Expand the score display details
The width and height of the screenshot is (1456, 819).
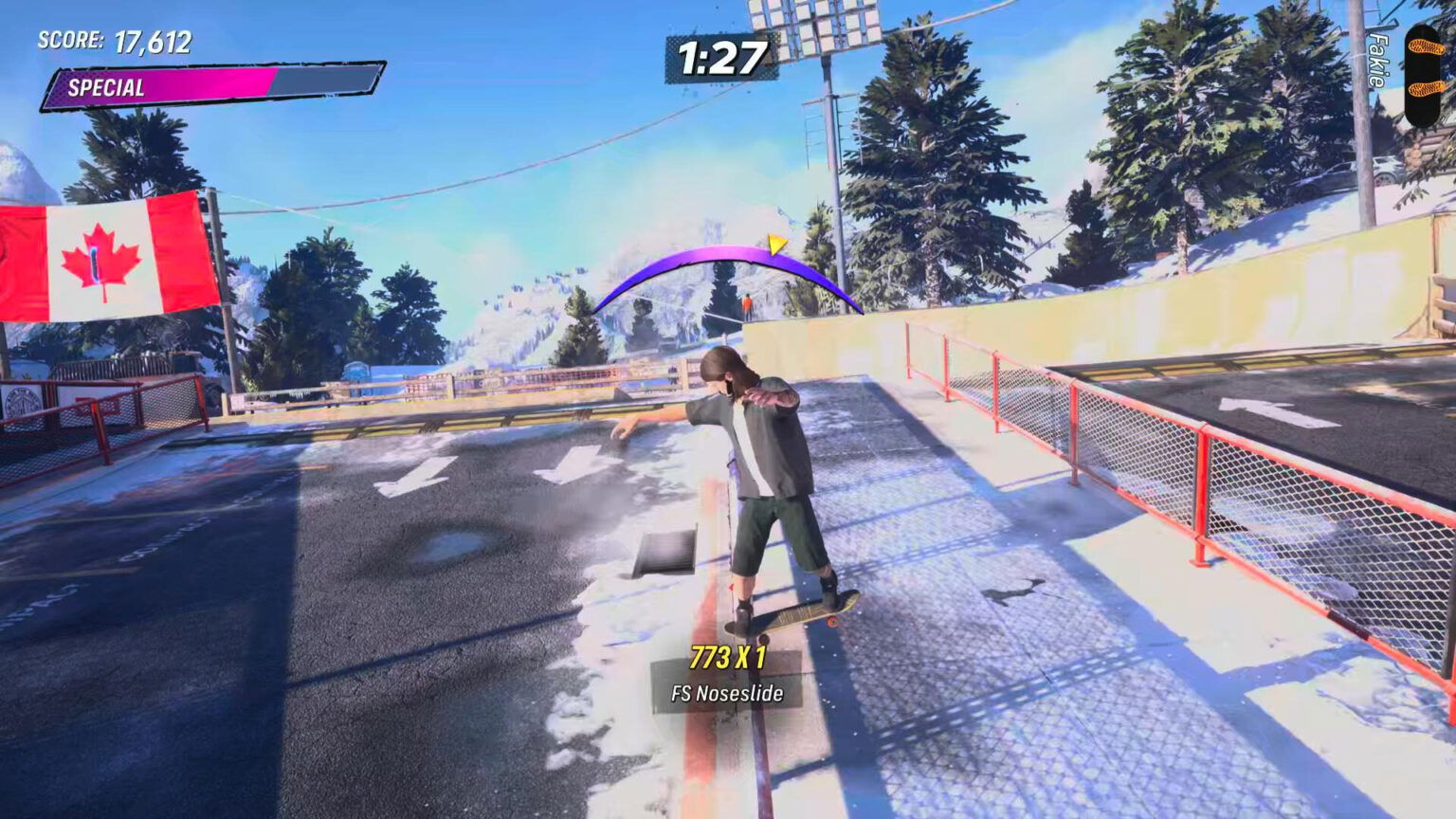[x=114, y=42]
